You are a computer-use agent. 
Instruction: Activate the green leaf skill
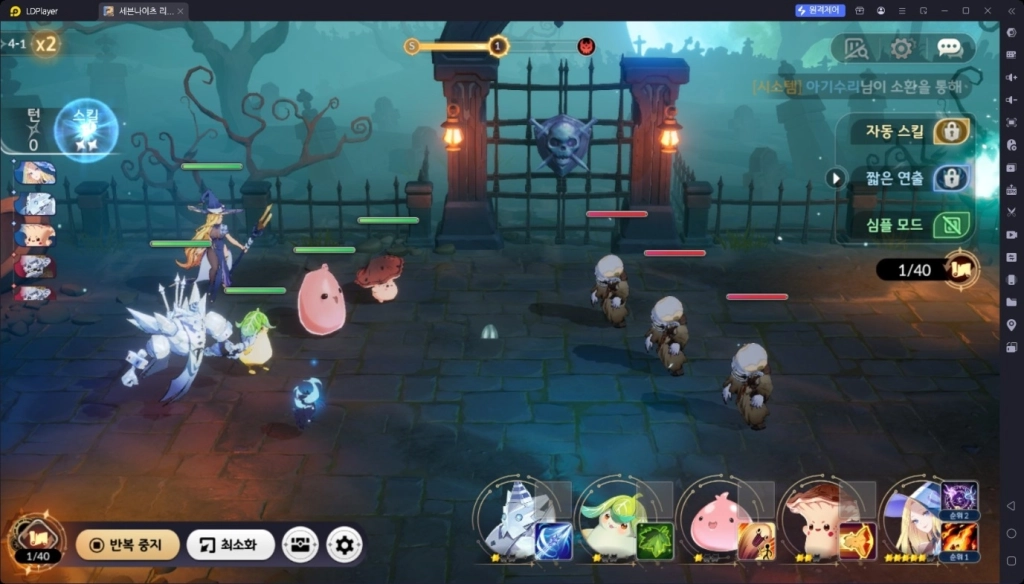point(655,541)
